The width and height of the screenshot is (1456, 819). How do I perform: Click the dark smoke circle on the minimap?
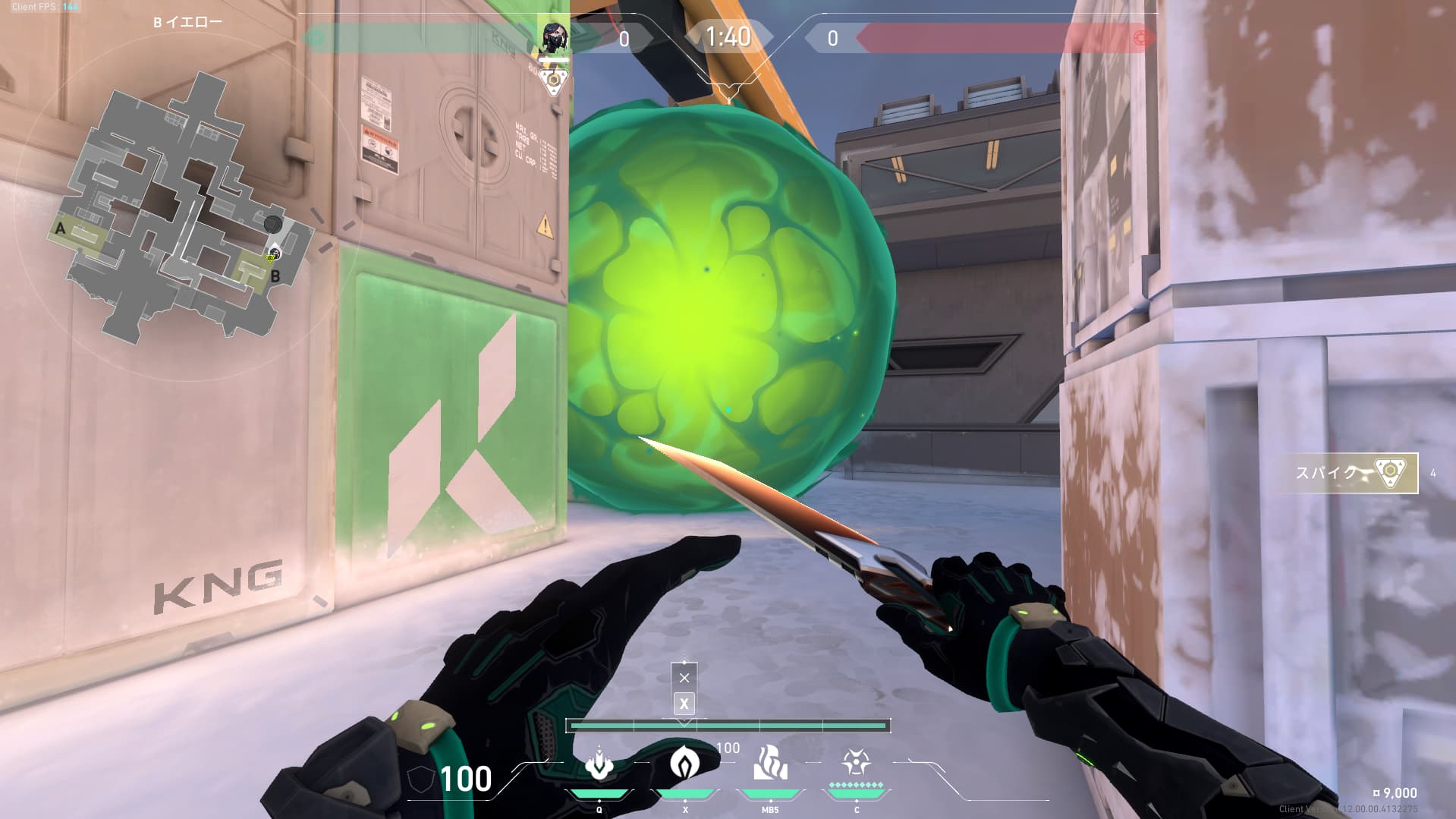[273, 224]
